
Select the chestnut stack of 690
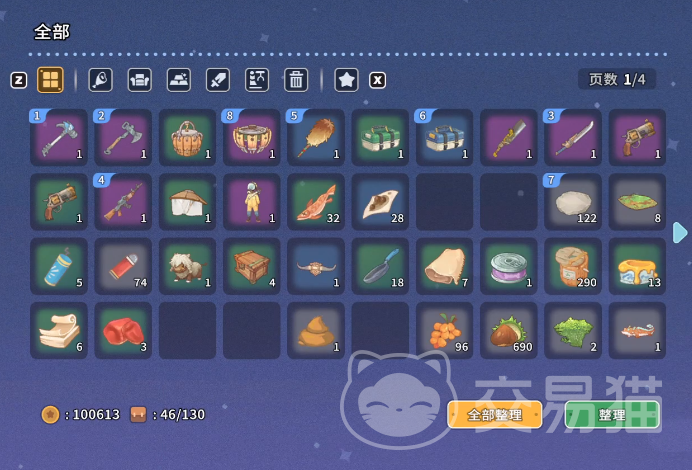pos(509,331)
